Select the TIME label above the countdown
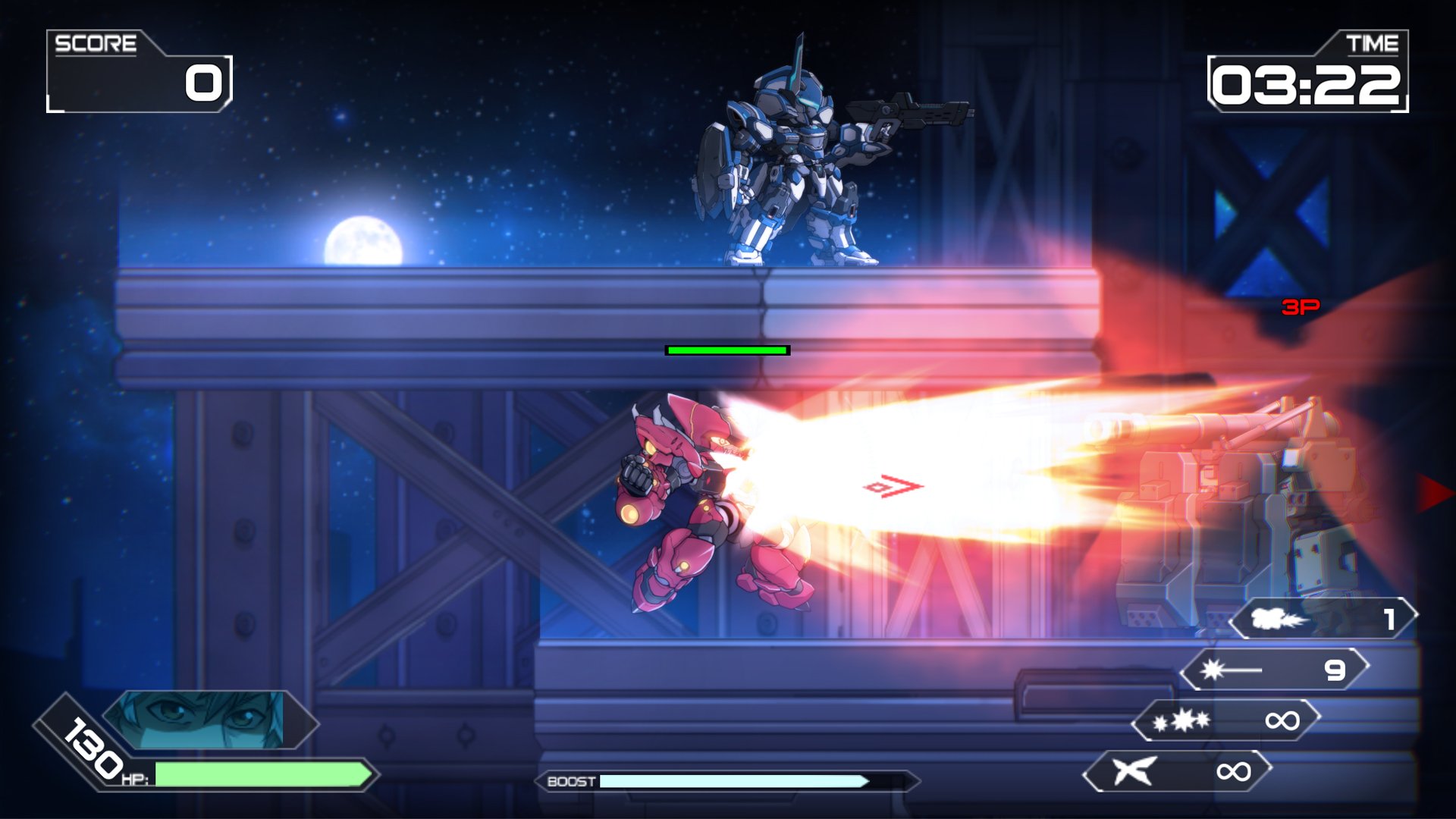The image size is (1456, 819). pyautogui.click(x=1374, y=43)
